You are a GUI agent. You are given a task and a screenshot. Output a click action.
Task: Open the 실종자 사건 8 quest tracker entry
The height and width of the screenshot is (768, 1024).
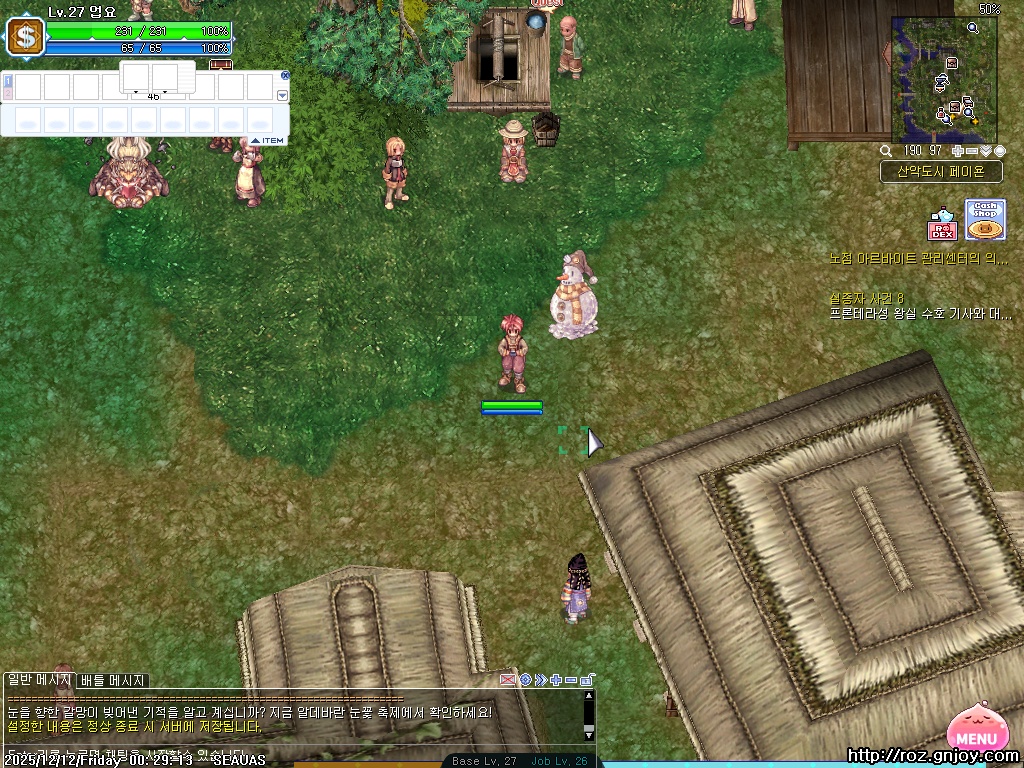pyautogui.click(x=866, y=298)
